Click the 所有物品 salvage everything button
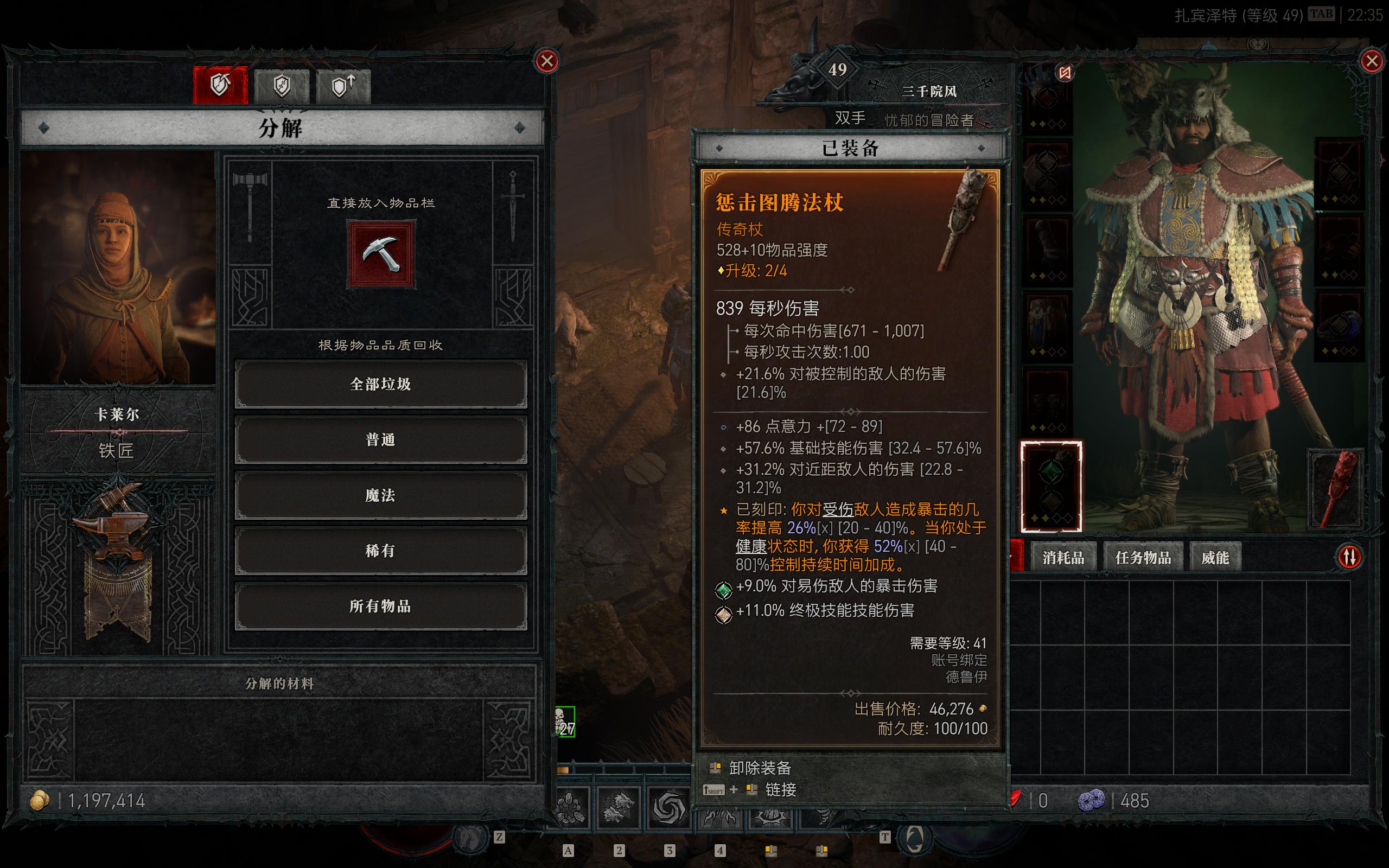The width and height of the screenshot is (1389, 868). click(x=381, y=605)
